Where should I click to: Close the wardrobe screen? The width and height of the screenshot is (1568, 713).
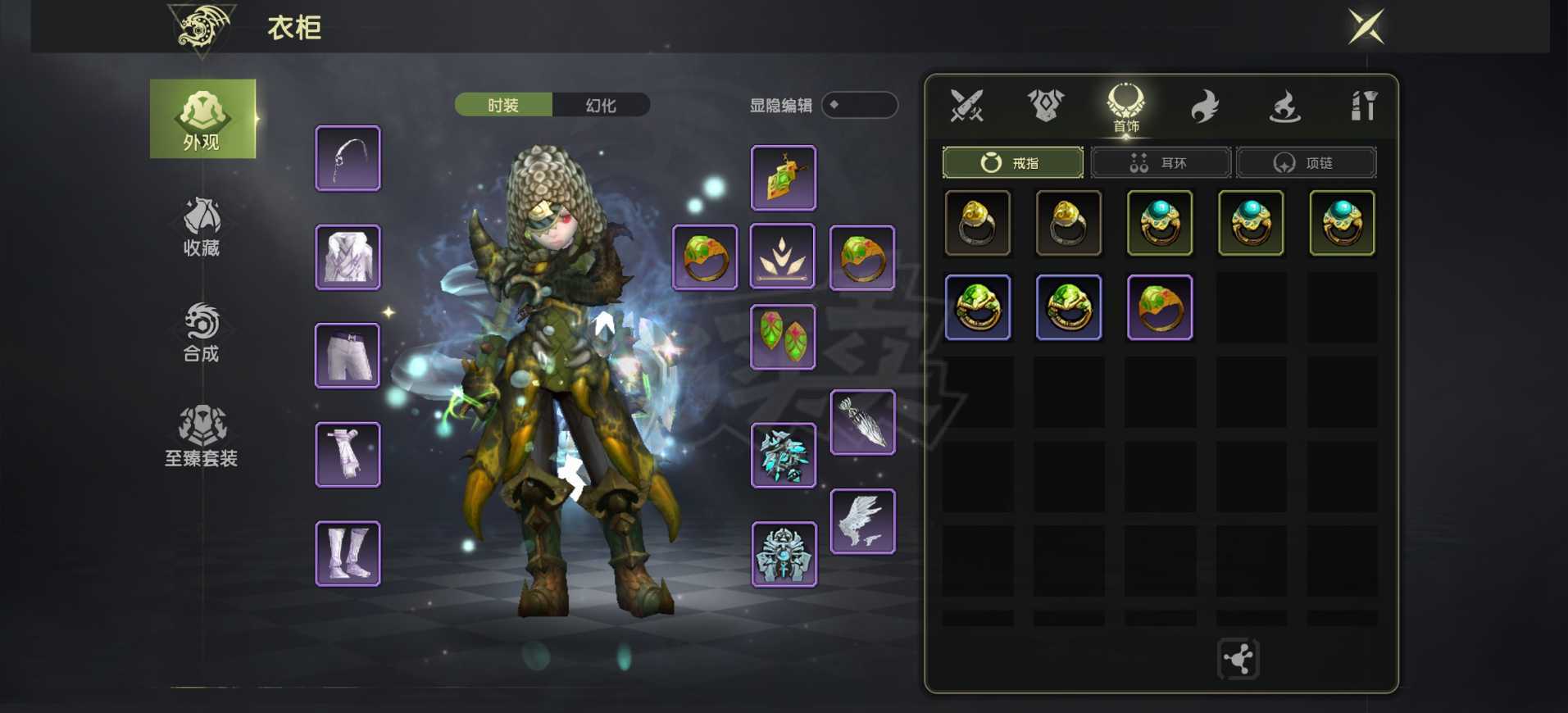click(1366, 27)
